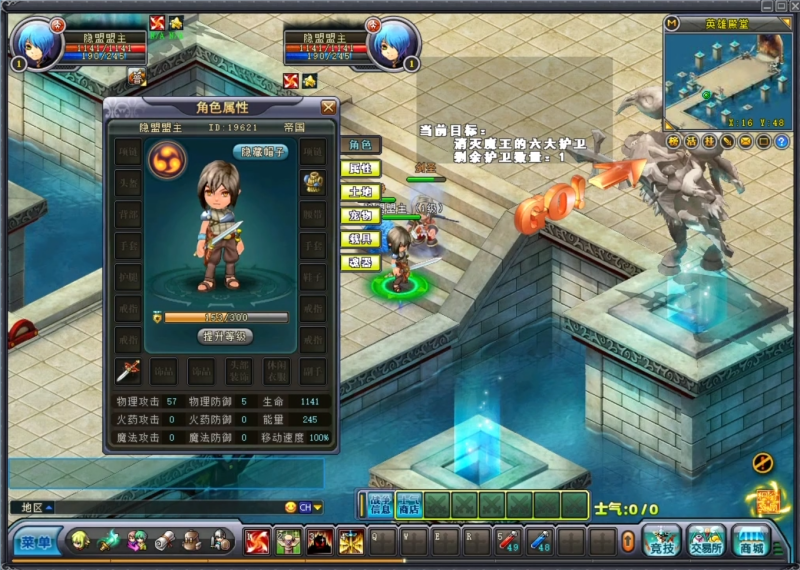Viewport: 800px width, 570px height.
Task: Open the 神秘商店 mystery shop button
Action: 409,505
